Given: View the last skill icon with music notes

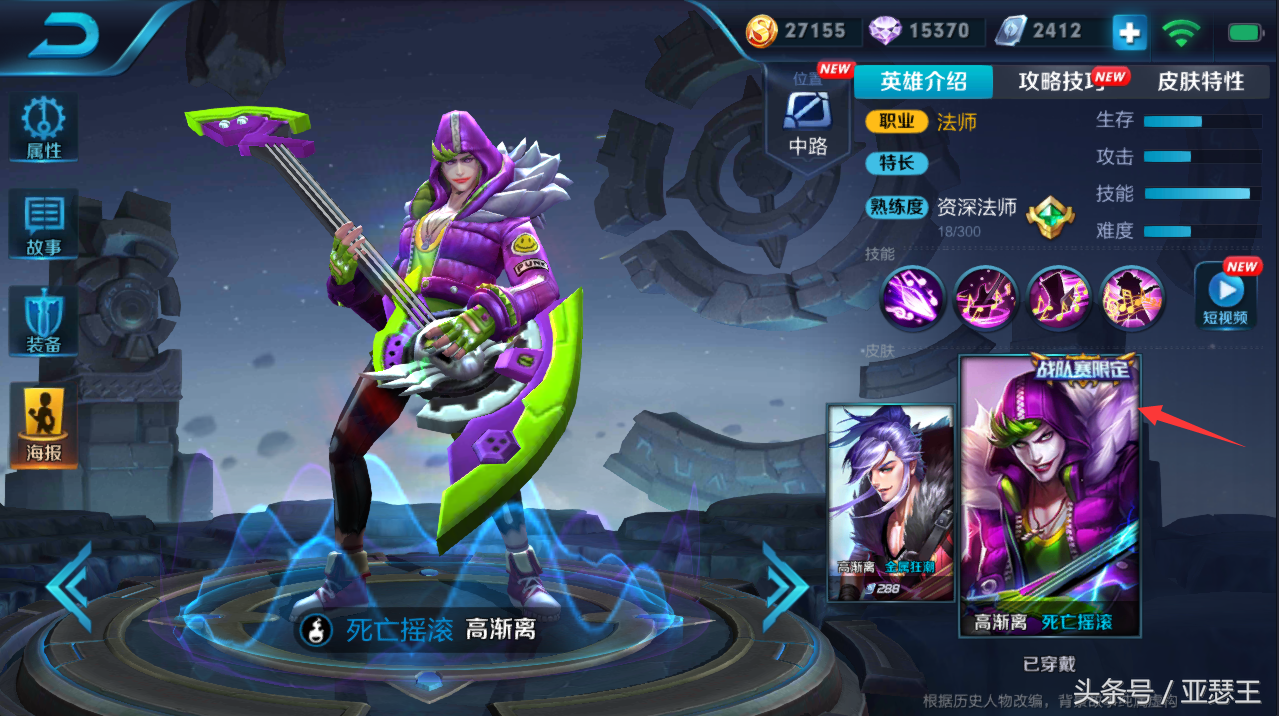Looking at the screenshot, I should (x=1132, y=297).
